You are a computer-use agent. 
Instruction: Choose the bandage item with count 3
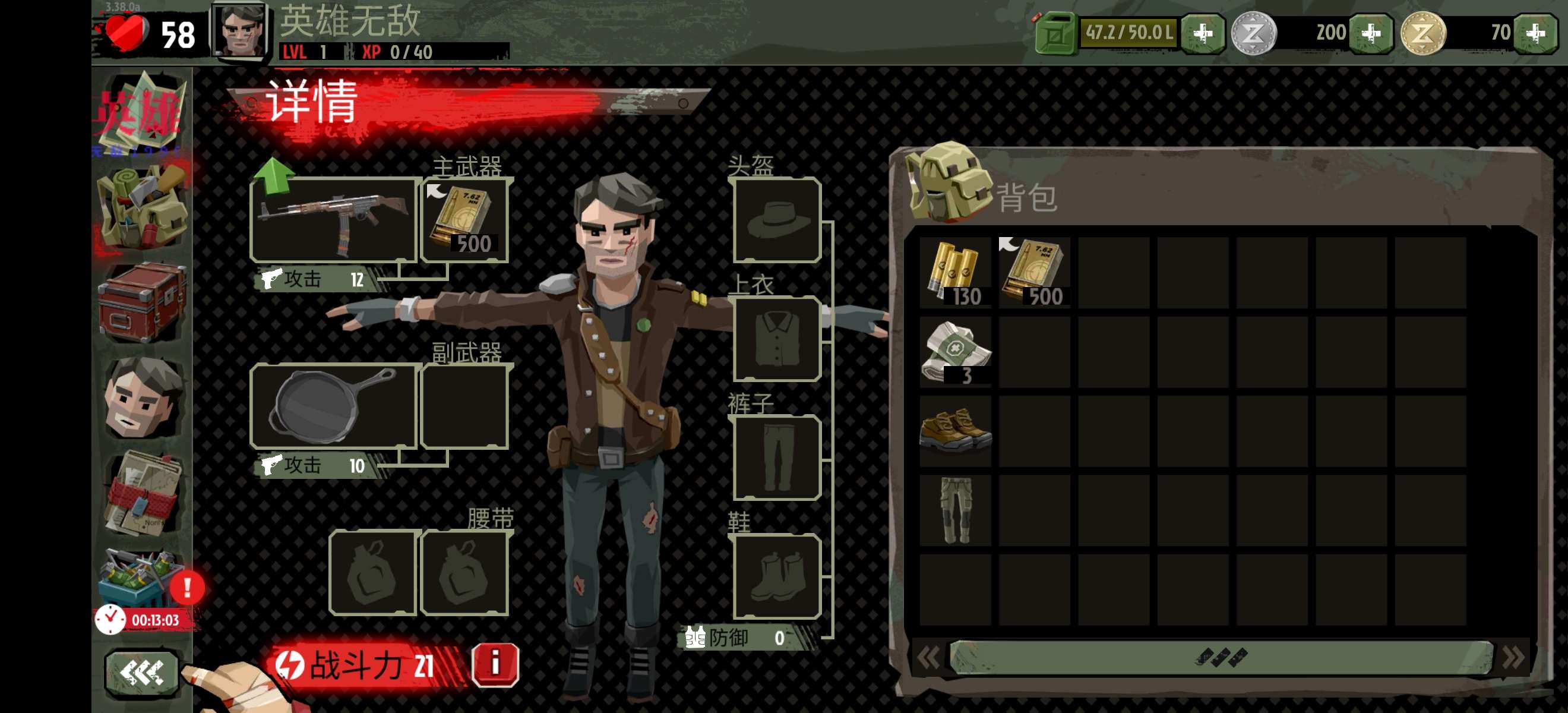point(955,352)
